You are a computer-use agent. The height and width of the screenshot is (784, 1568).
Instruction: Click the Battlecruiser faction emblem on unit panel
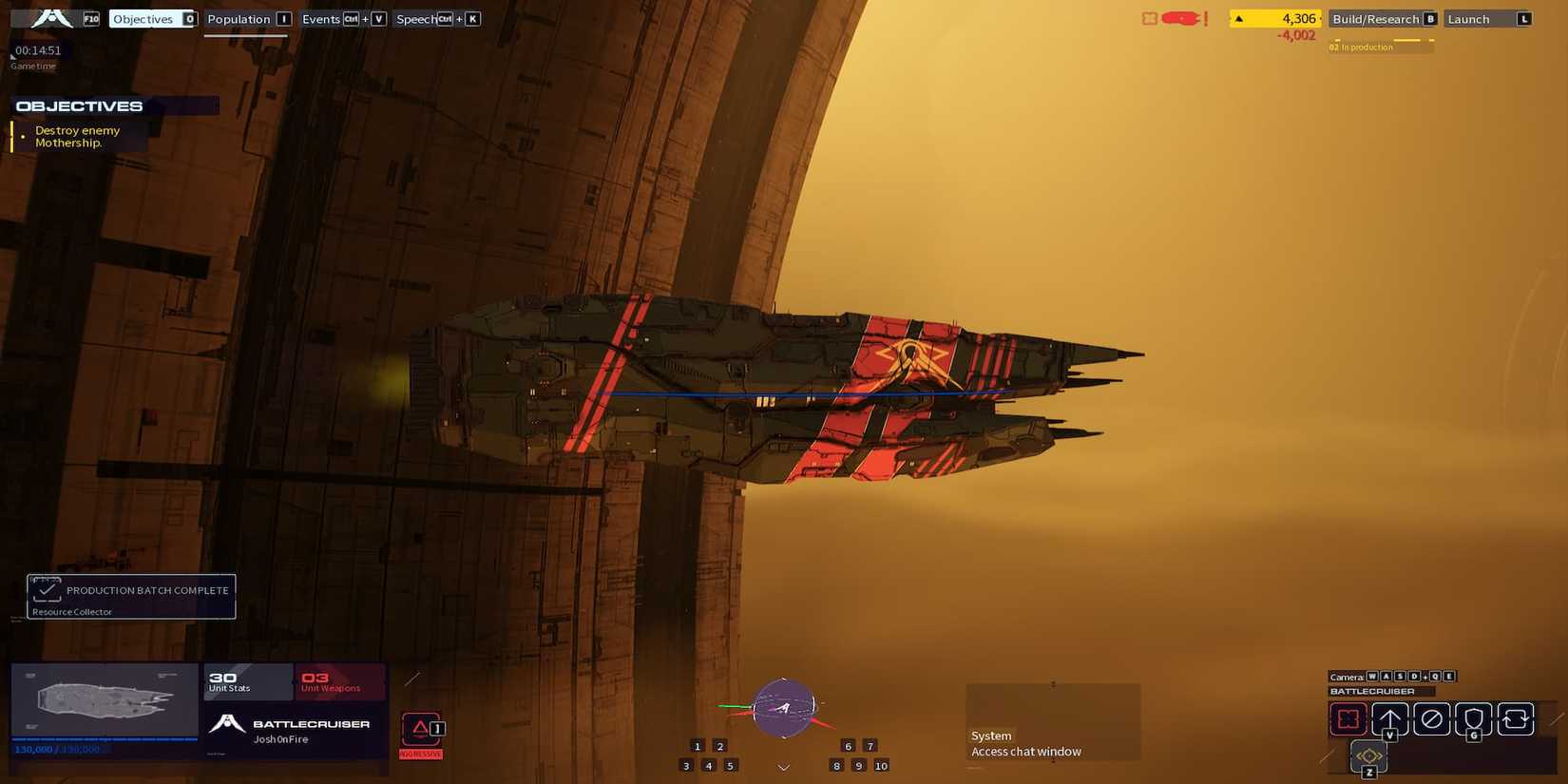pyautogui.click(x=226, y=722)
